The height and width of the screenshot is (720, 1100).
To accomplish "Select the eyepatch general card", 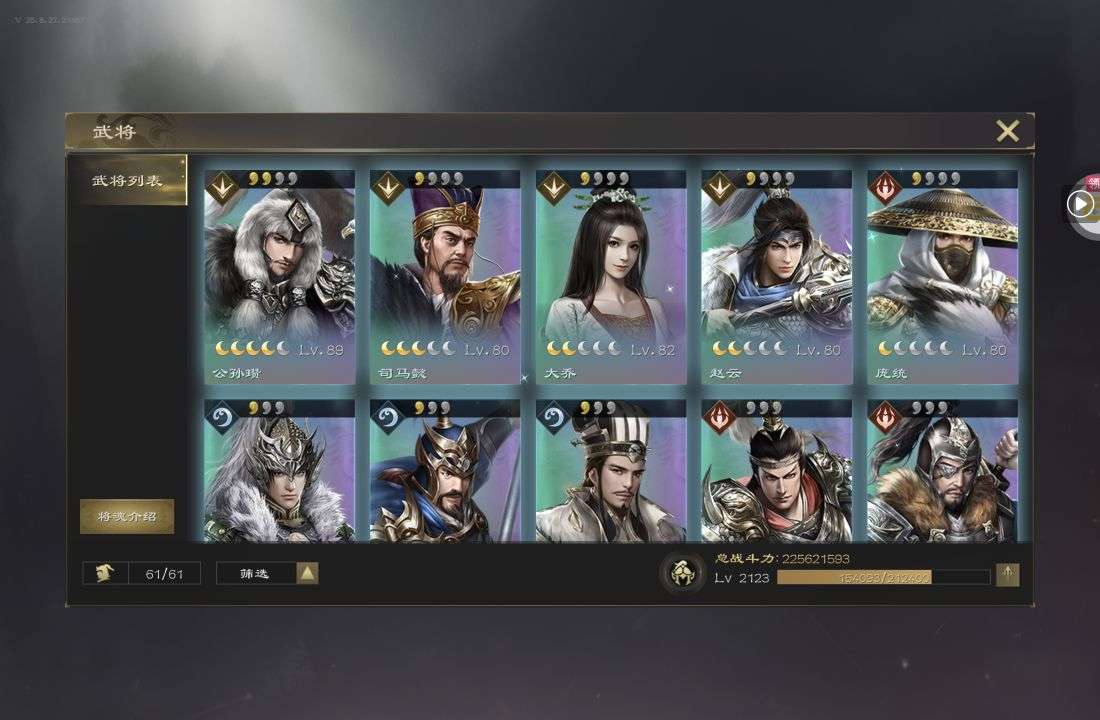I will tap(942, 472).
